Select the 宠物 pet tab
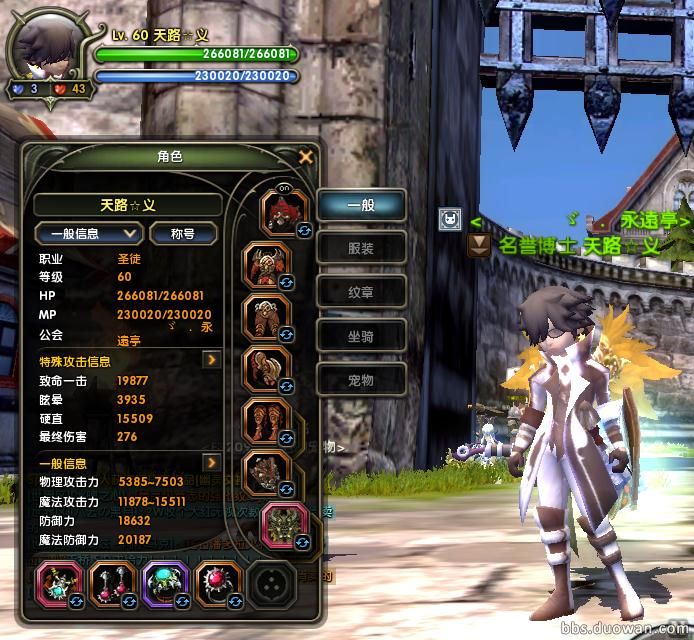Screen dimensions: 694x640 click(x=361, y=380)
